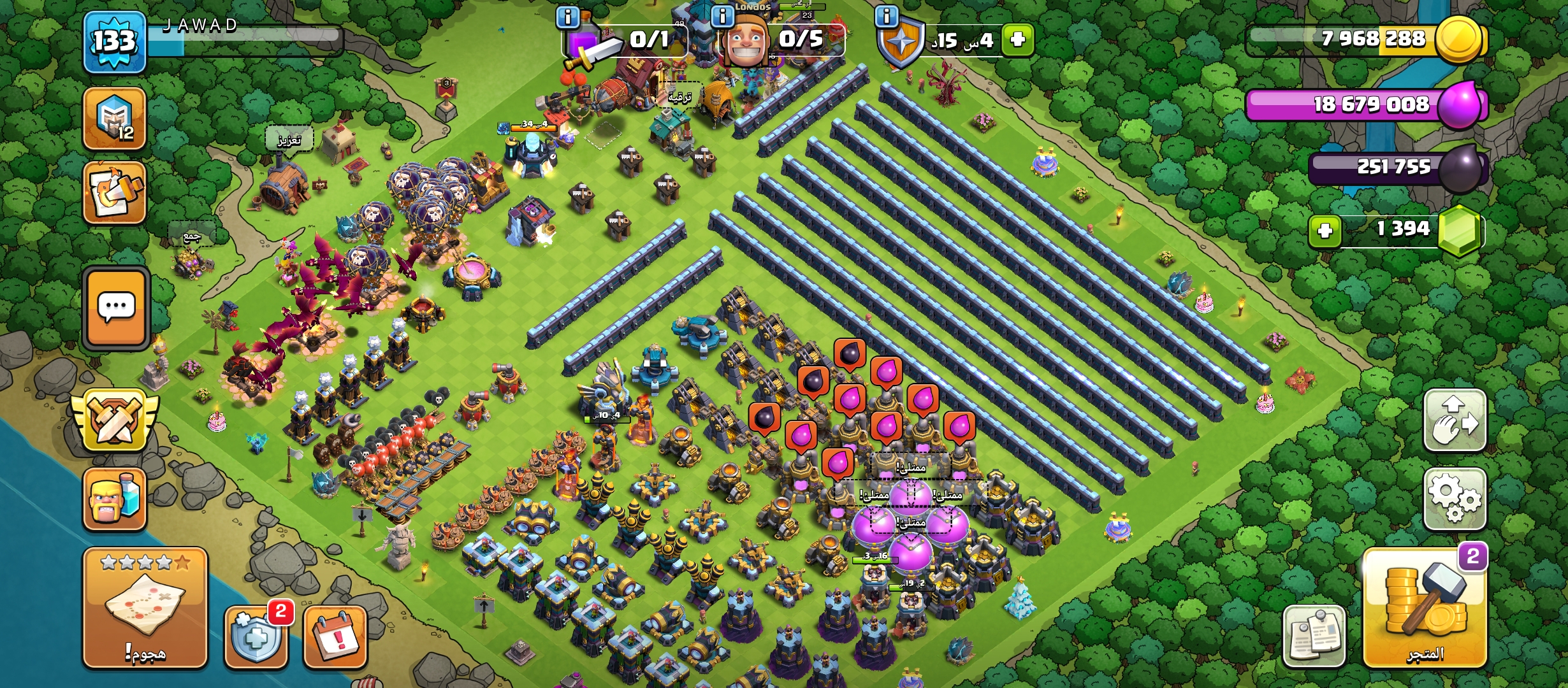
Task: Open the layout editor hand button
Action: pyautogui.click(x=1455, y=420)
